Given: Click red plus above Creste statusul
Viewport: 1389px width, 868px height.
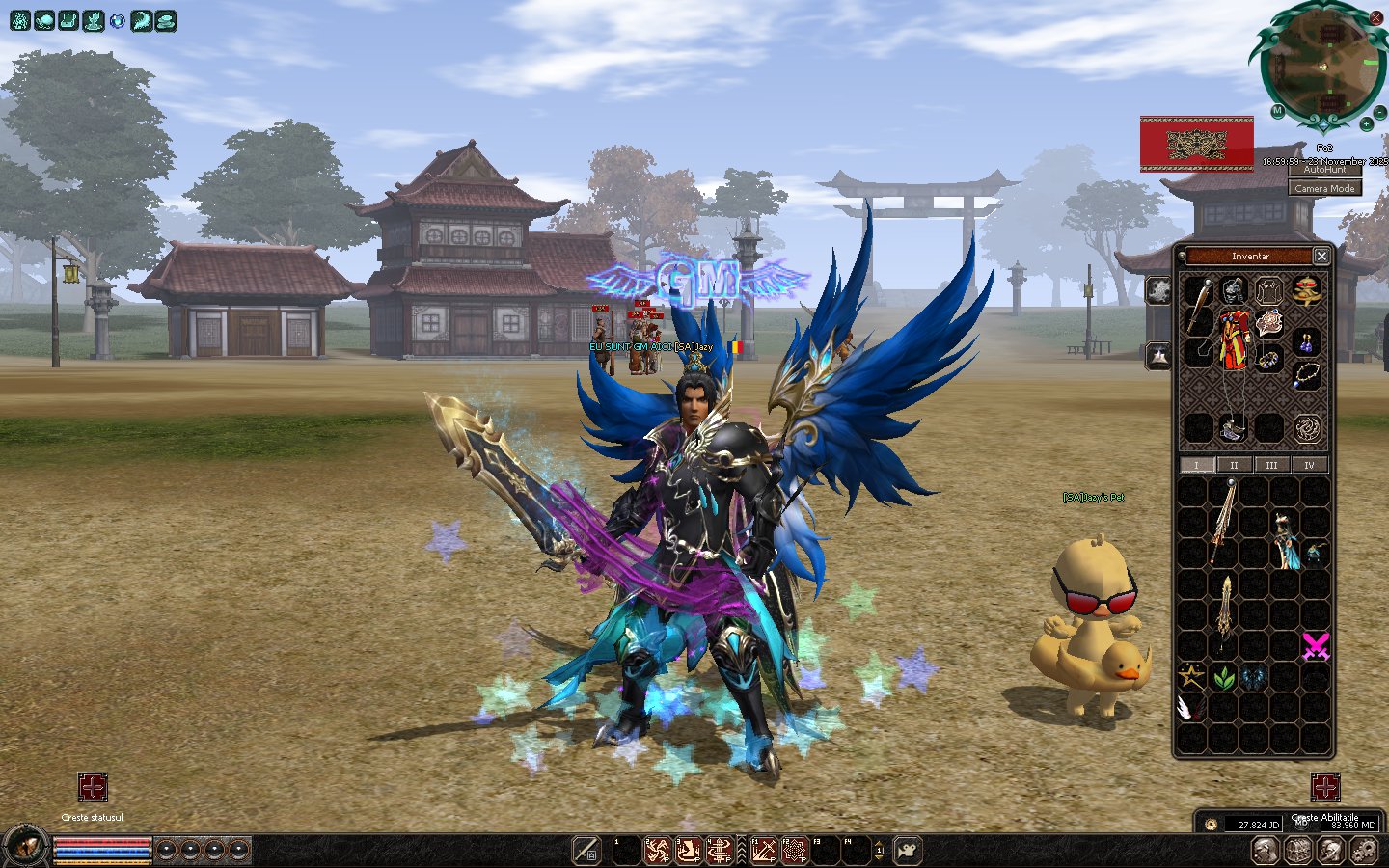Looking at the screenshot, I should click(x=93, y=787).
